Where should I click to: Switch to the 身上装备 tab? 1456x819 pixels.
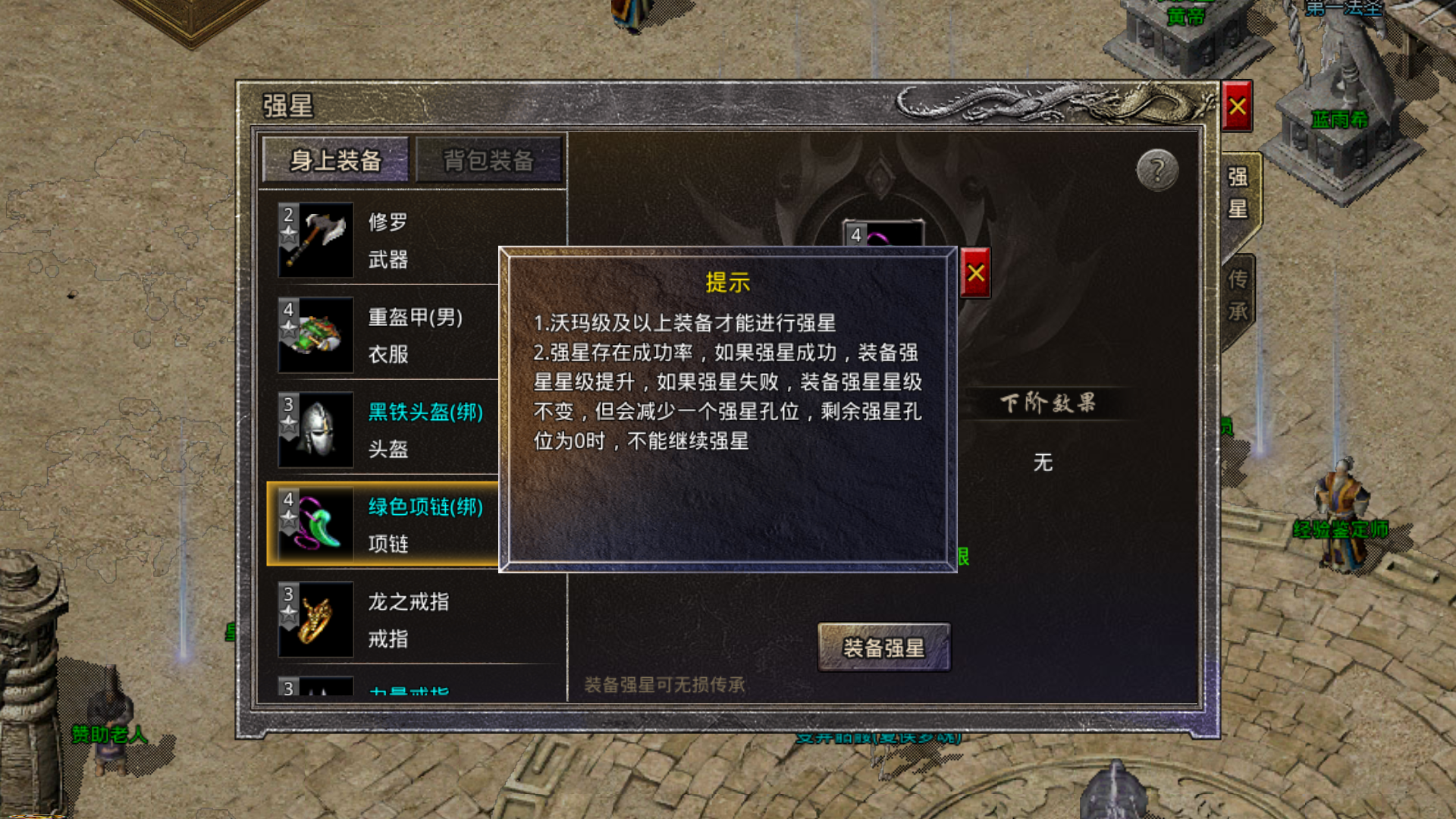tap(335, 160)
